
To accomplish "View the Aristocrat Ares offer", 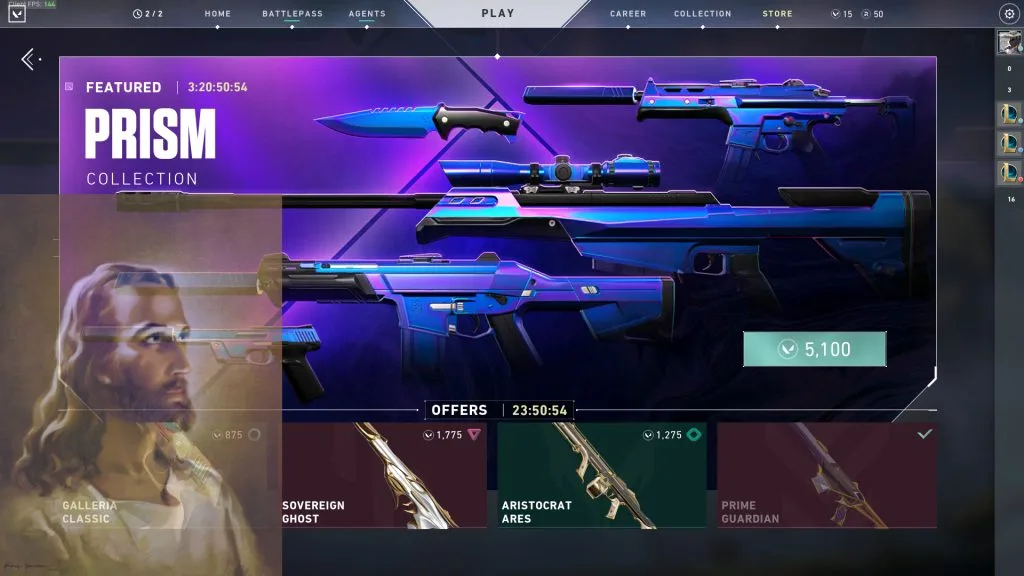I will (601, 475).
